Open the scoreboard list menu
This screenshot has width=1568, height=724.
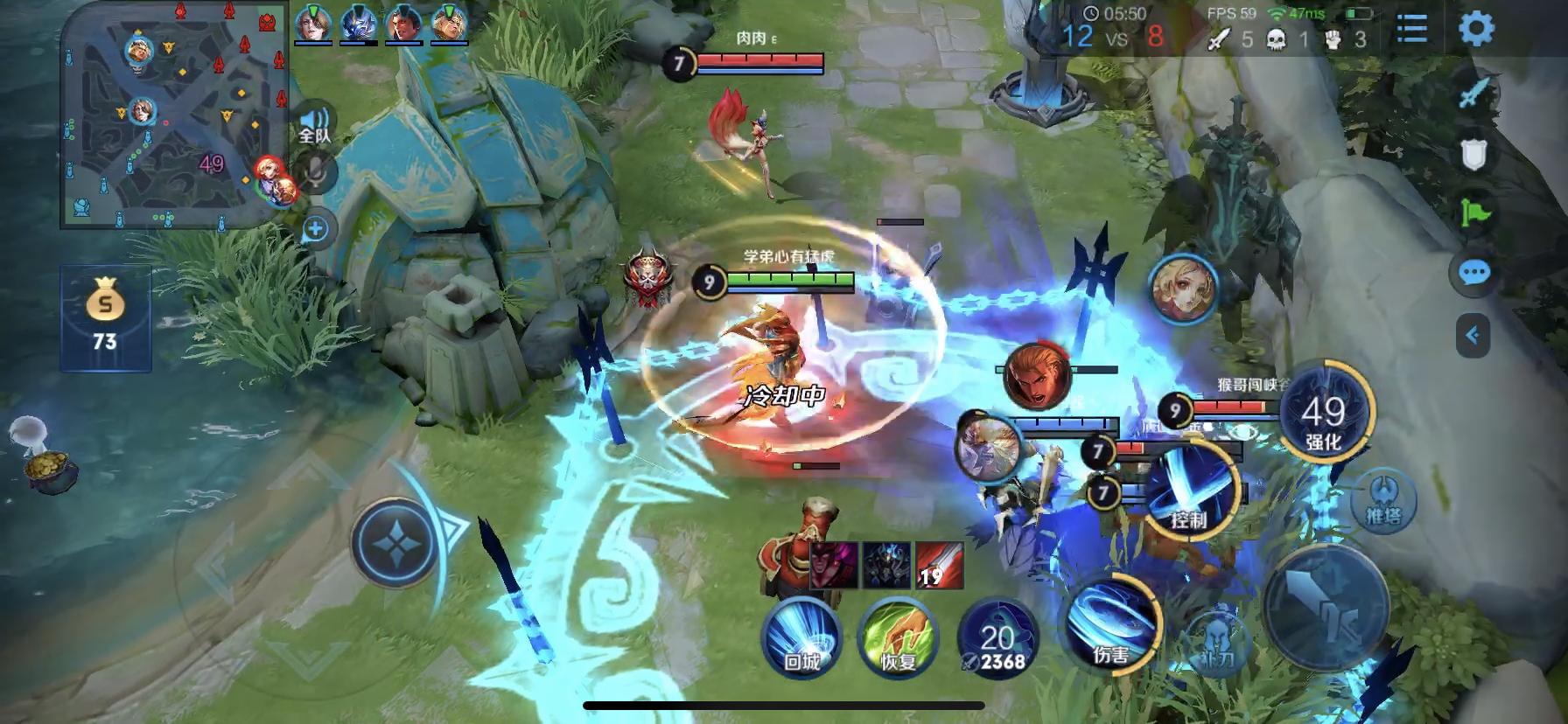(1411, 29)
